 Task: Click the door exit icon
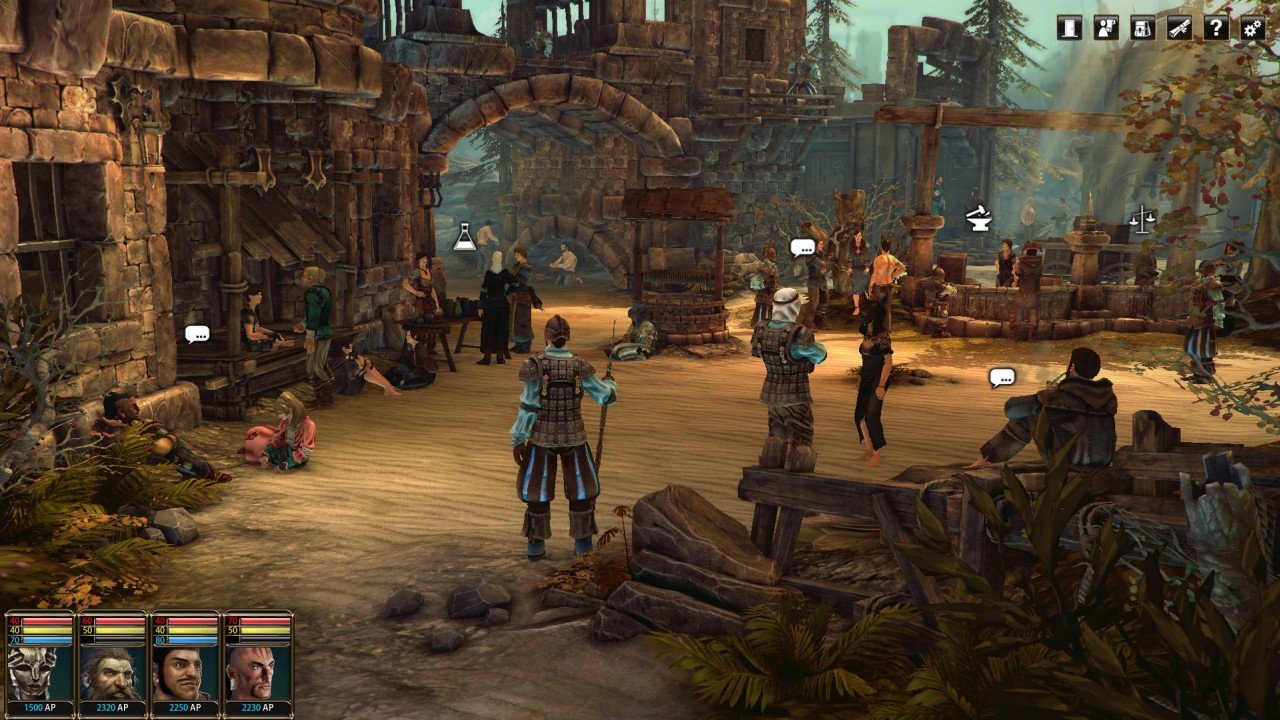tap(1070, 27)
